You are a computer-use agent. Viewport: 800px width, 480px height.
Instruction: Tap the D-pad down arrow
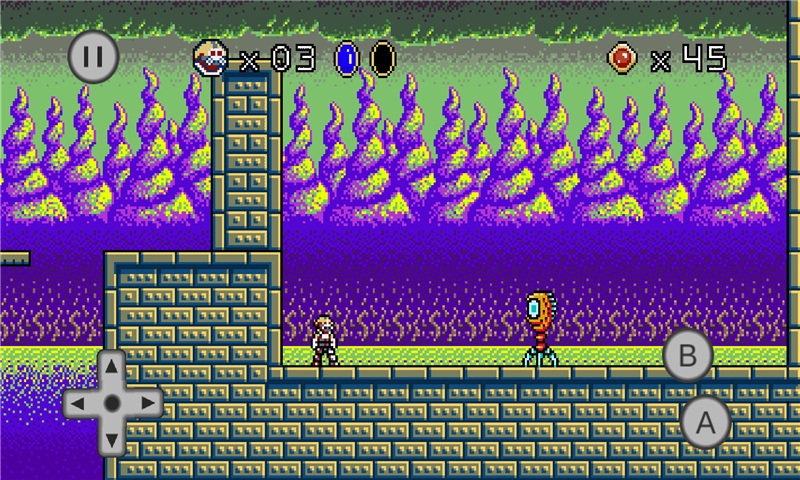112,437
